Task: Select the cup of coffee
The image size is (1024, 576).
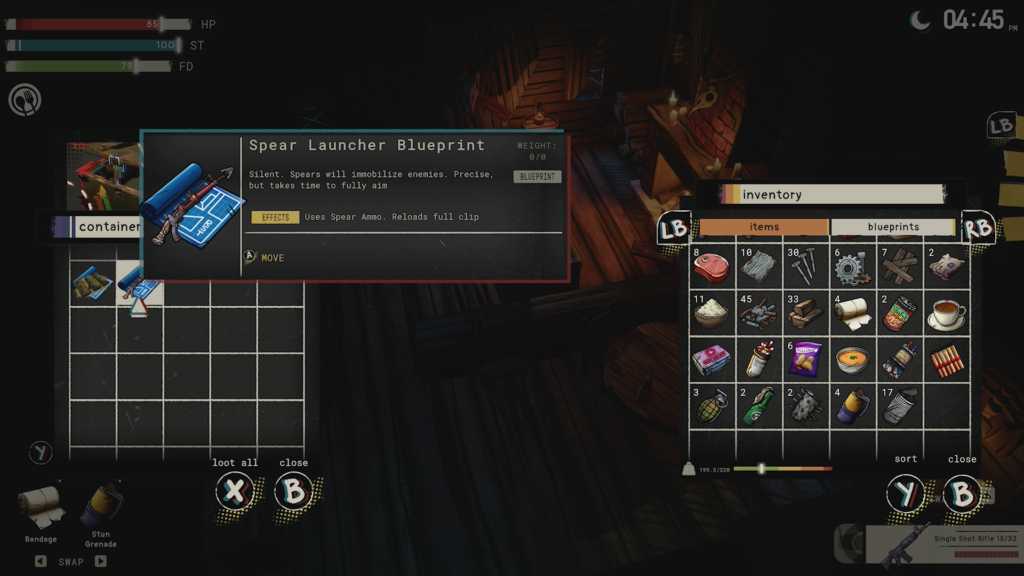Action: (946, 313)
